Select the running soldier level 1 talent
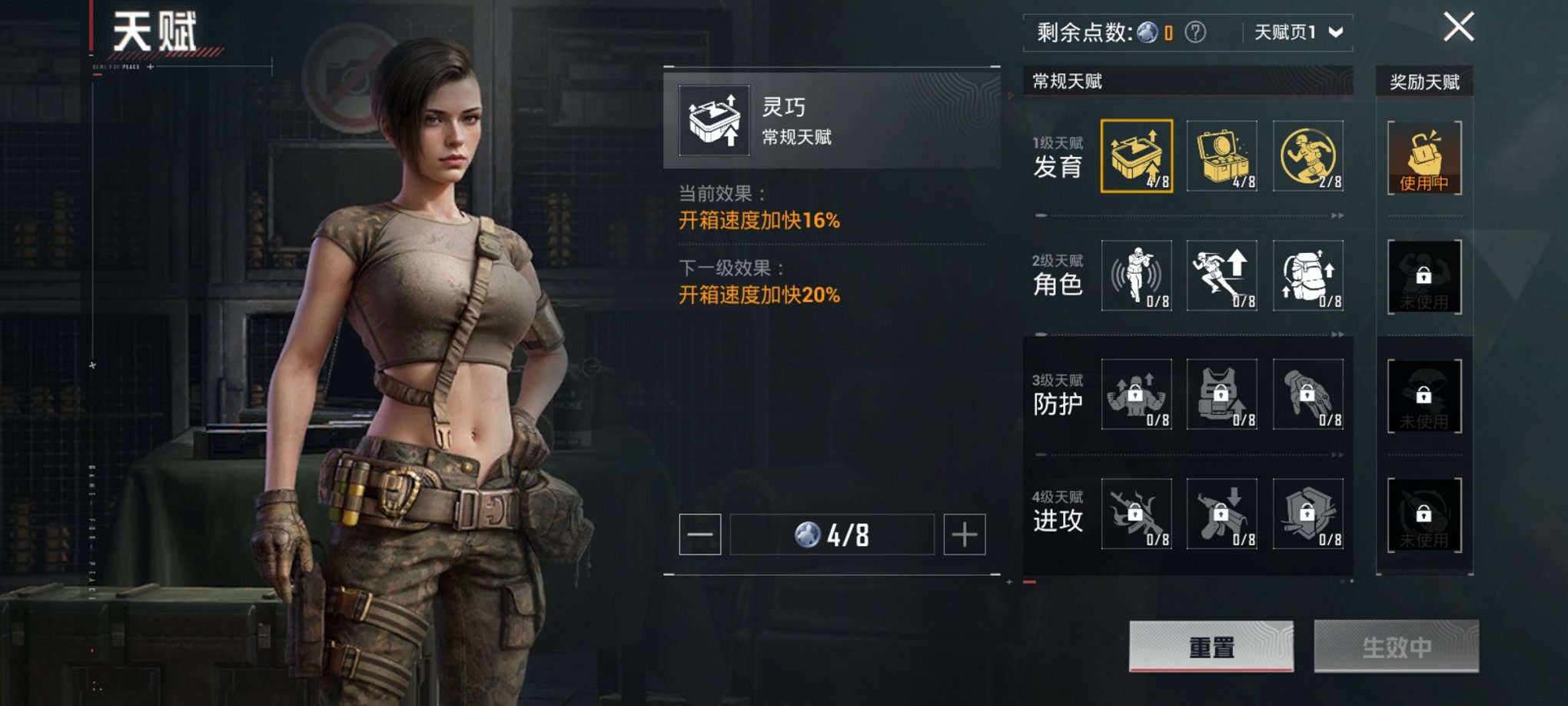 click(x=1308, y=156)
